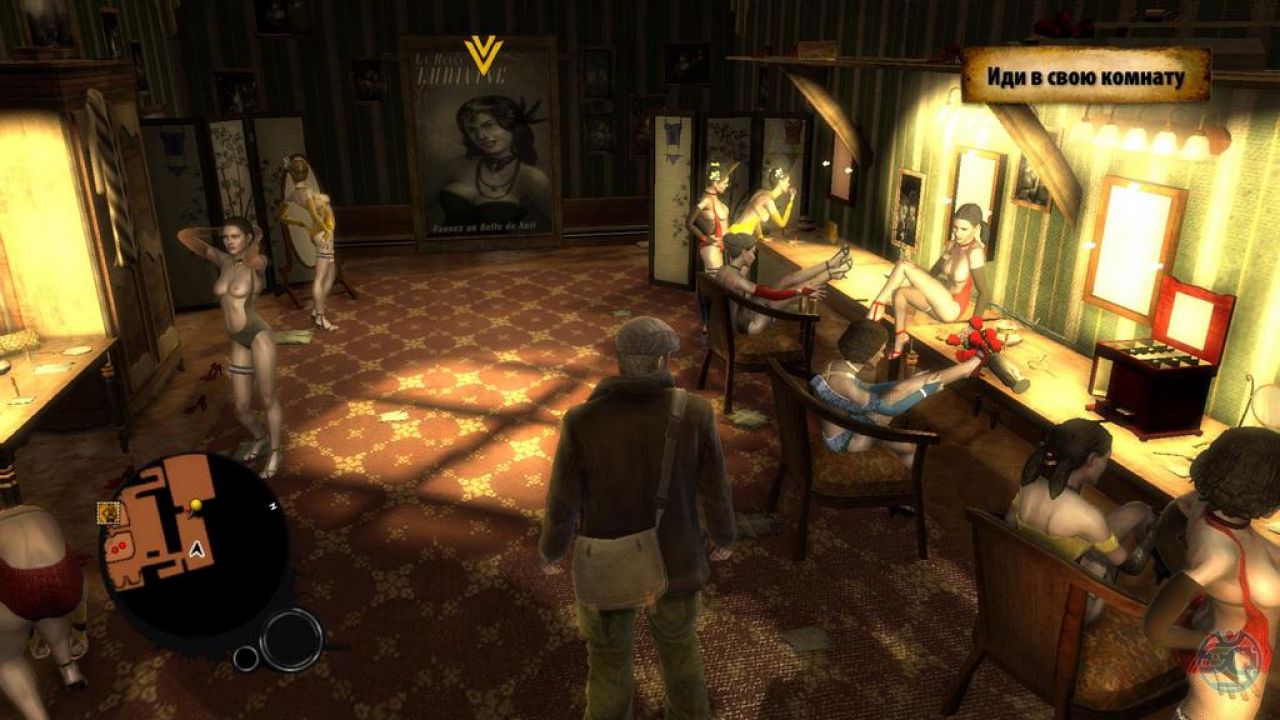Click the square stamp icon beside minimap
Viewport: 1280px width, 720px height.
(107, 512)
